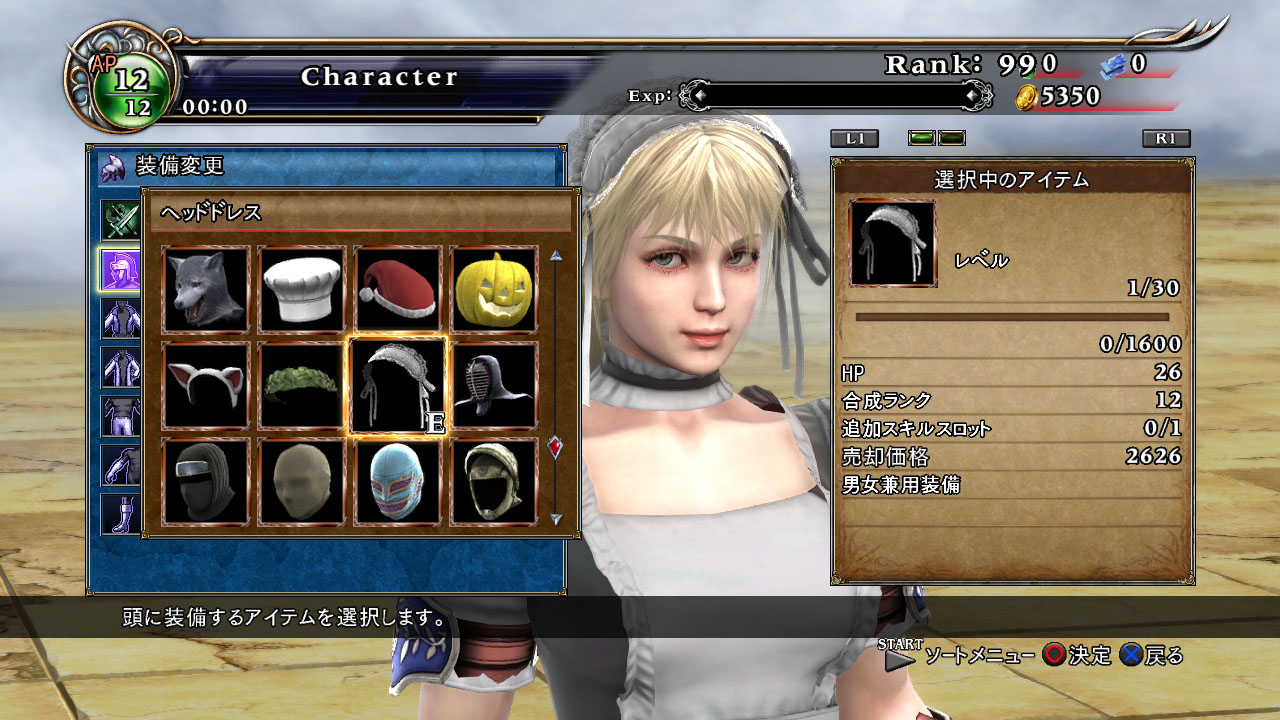The height and width of the screenshot is (720, 1280).
Task: Click the scrollbar's up arrow
Action: (556, 255)
